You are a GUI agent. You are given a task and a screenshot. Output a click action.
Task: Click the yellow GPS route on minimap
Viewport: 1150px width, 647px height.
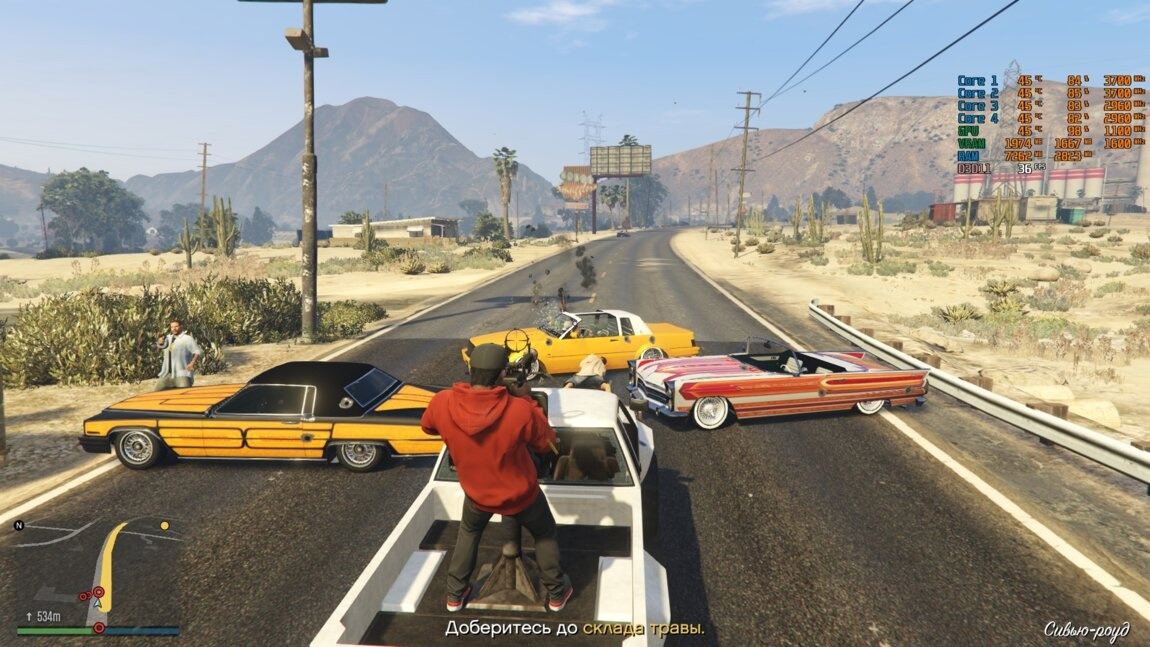pyautogui.click(x=109, y=558)
